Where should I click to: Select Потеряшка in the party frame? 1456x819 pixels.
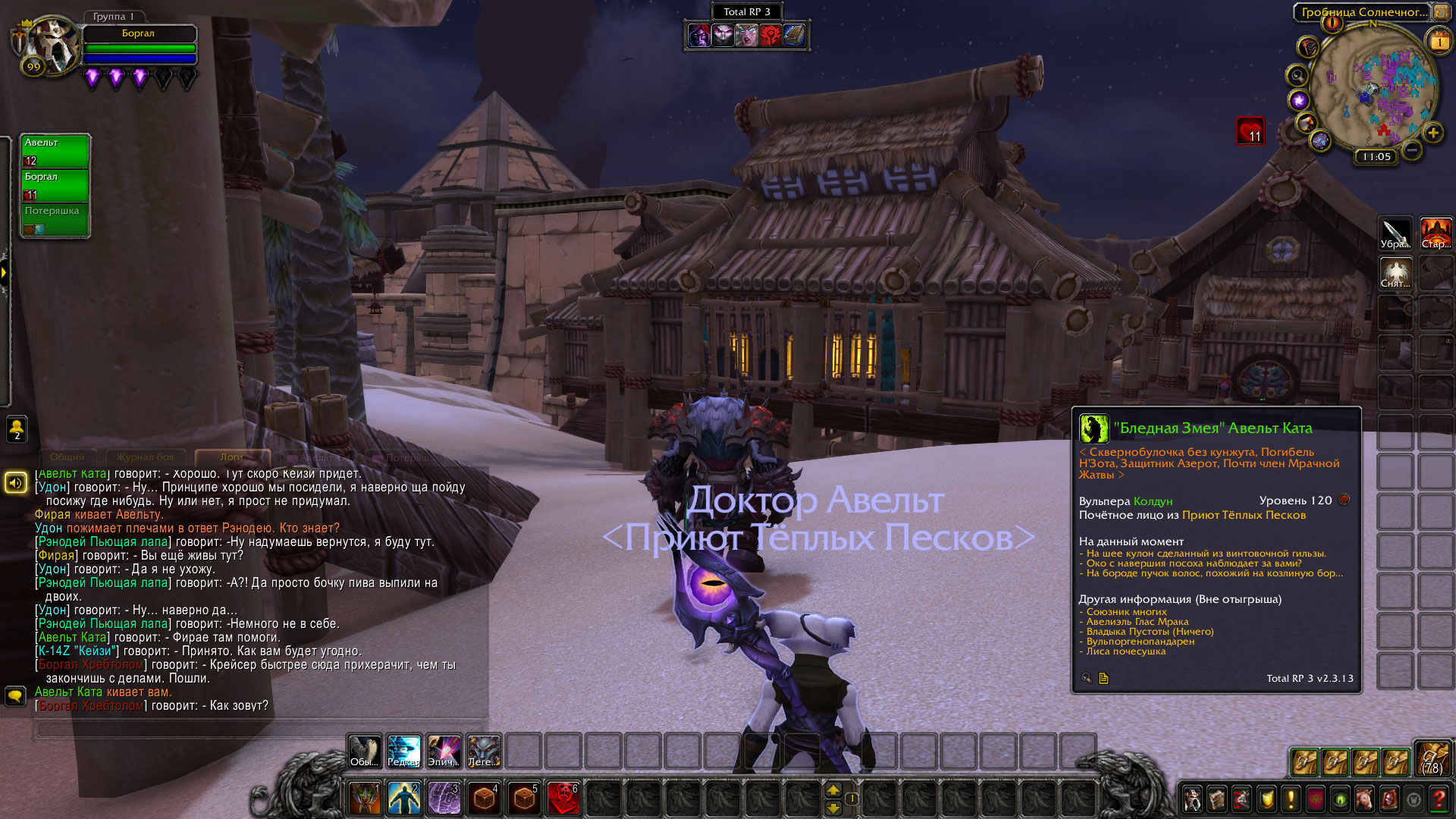pos(55,219)
